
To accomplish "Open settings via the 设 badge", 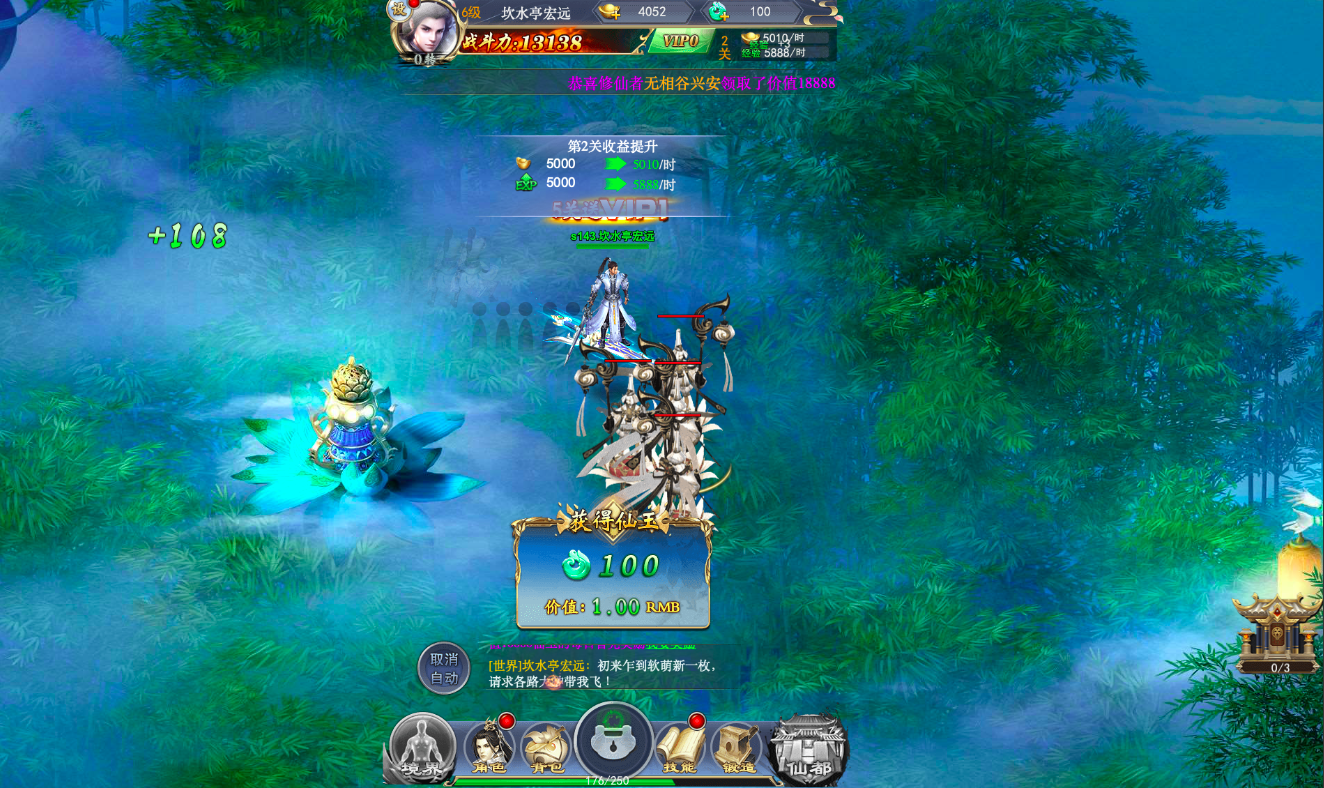I will (399, 9).
